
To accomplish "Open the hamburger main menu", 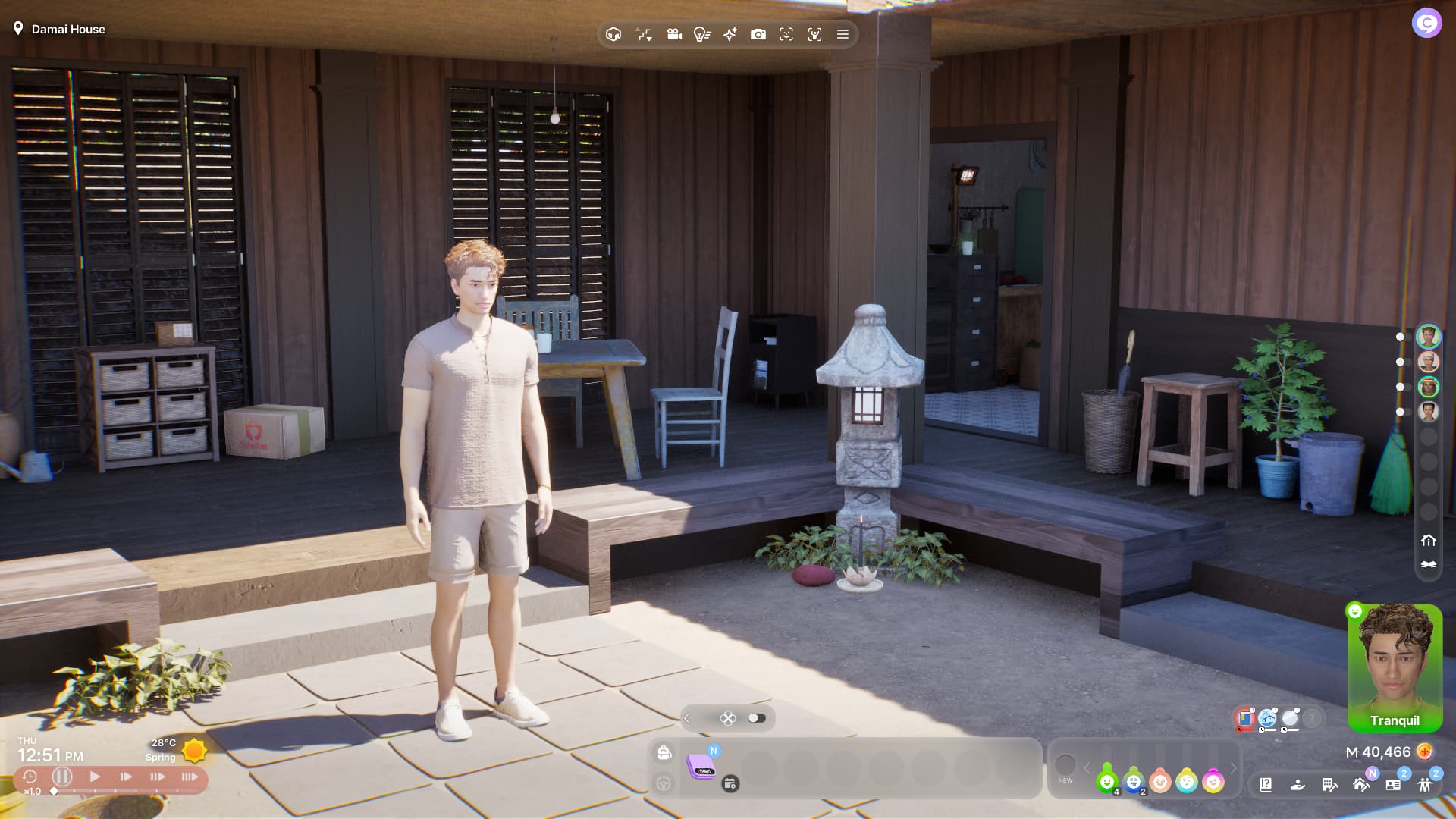I will [843, 34].
